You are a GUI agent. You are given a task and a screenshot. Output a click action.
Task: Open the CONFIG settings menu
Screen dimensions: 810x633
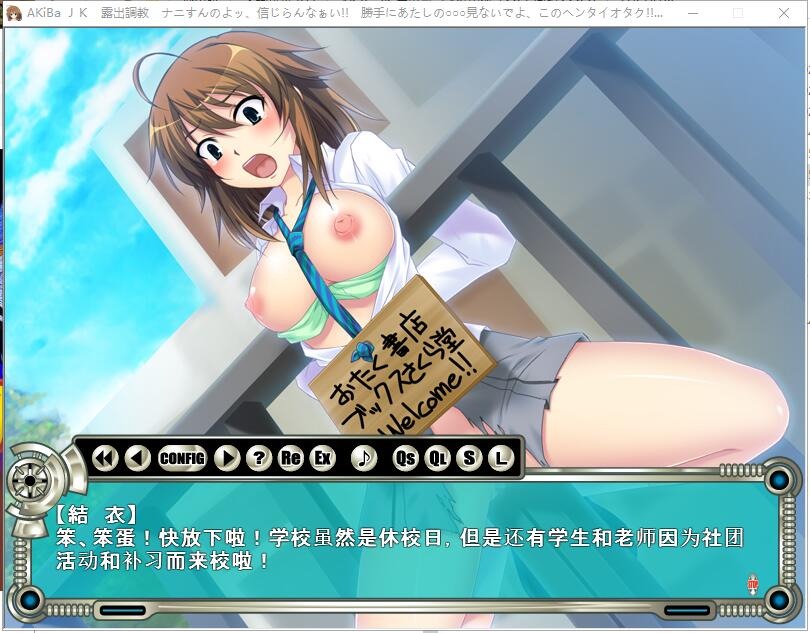click(182, 458)
